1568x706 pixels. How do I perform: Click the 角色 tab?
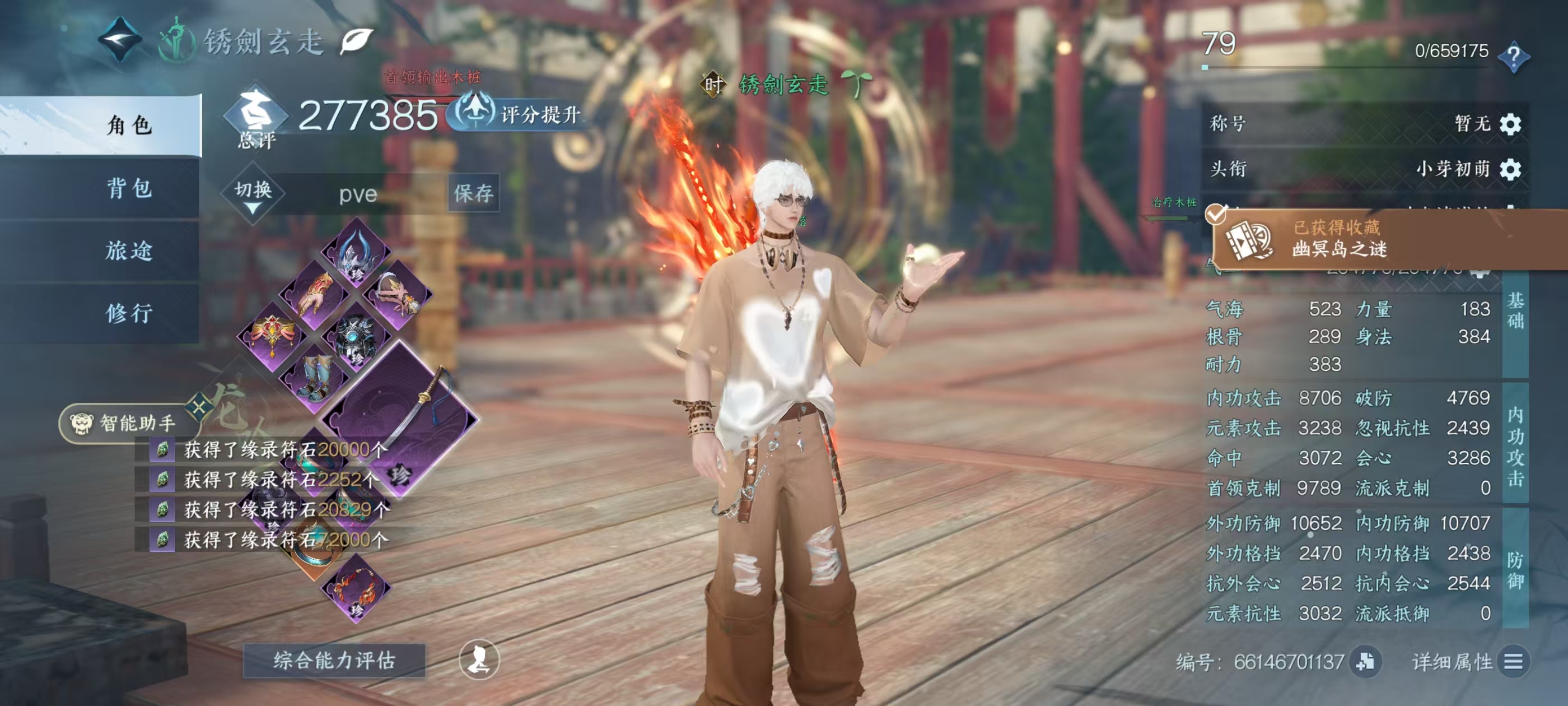click(129, 125)
